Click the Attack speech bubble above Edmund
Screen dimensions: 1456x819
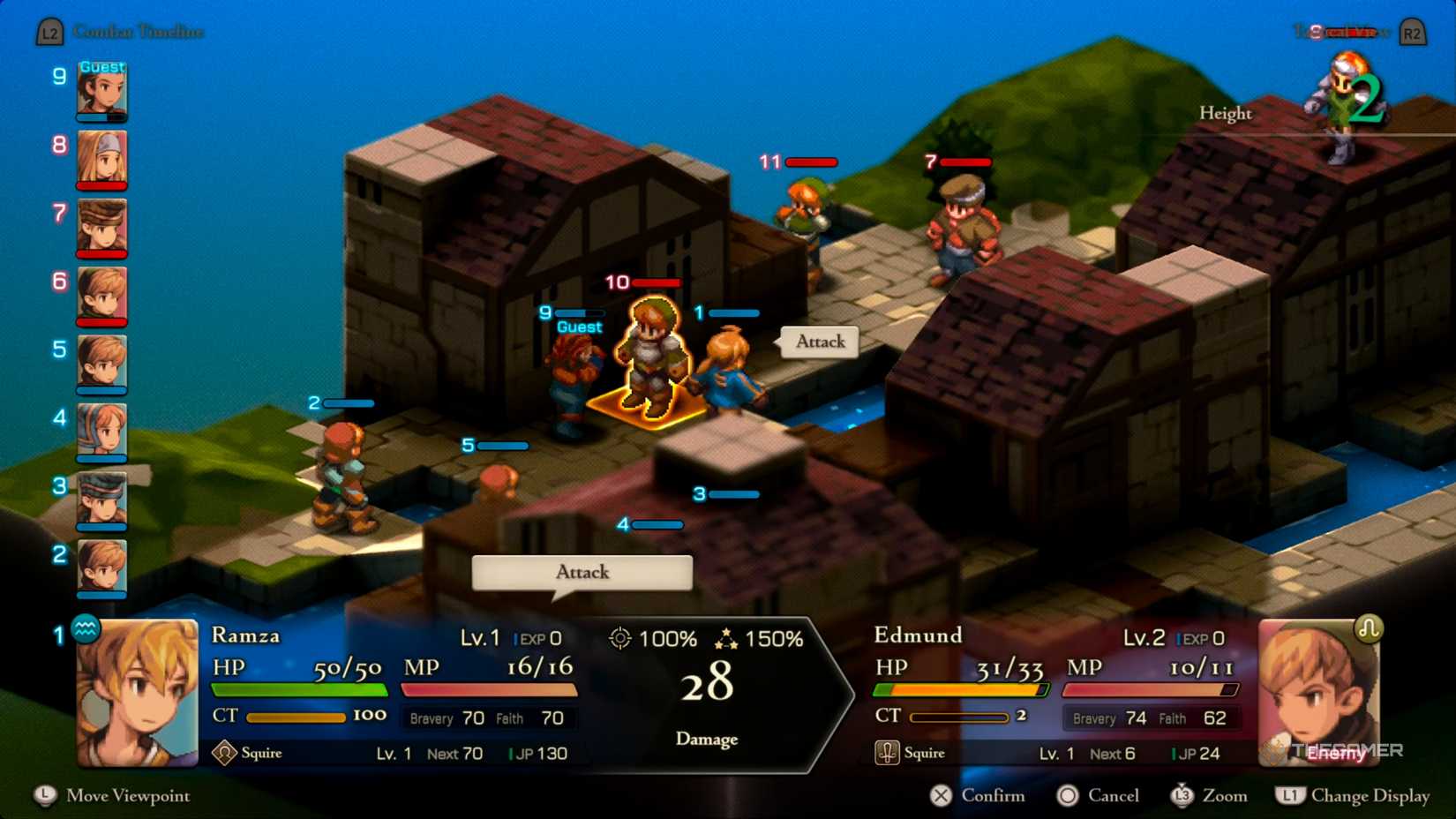point(818,342)
